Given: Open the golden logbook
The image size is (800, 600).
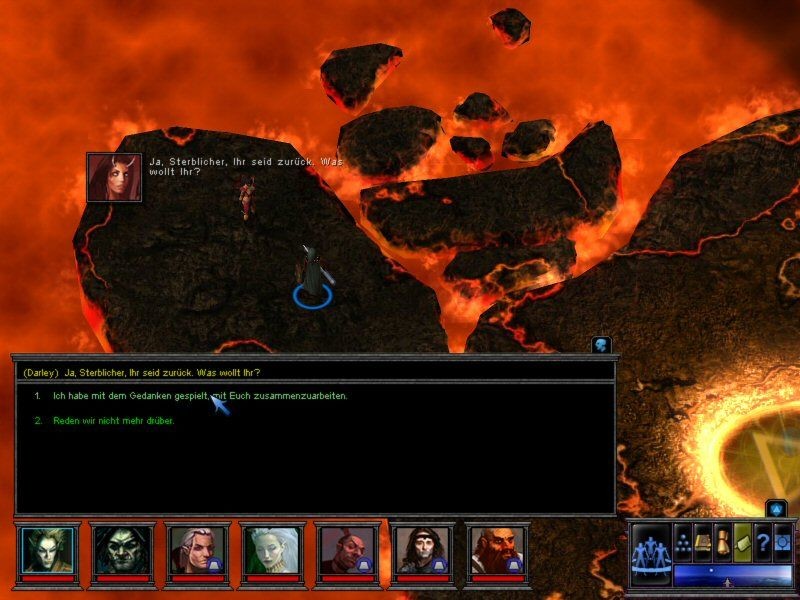Looking at the screenshot, I should (703, 540).
